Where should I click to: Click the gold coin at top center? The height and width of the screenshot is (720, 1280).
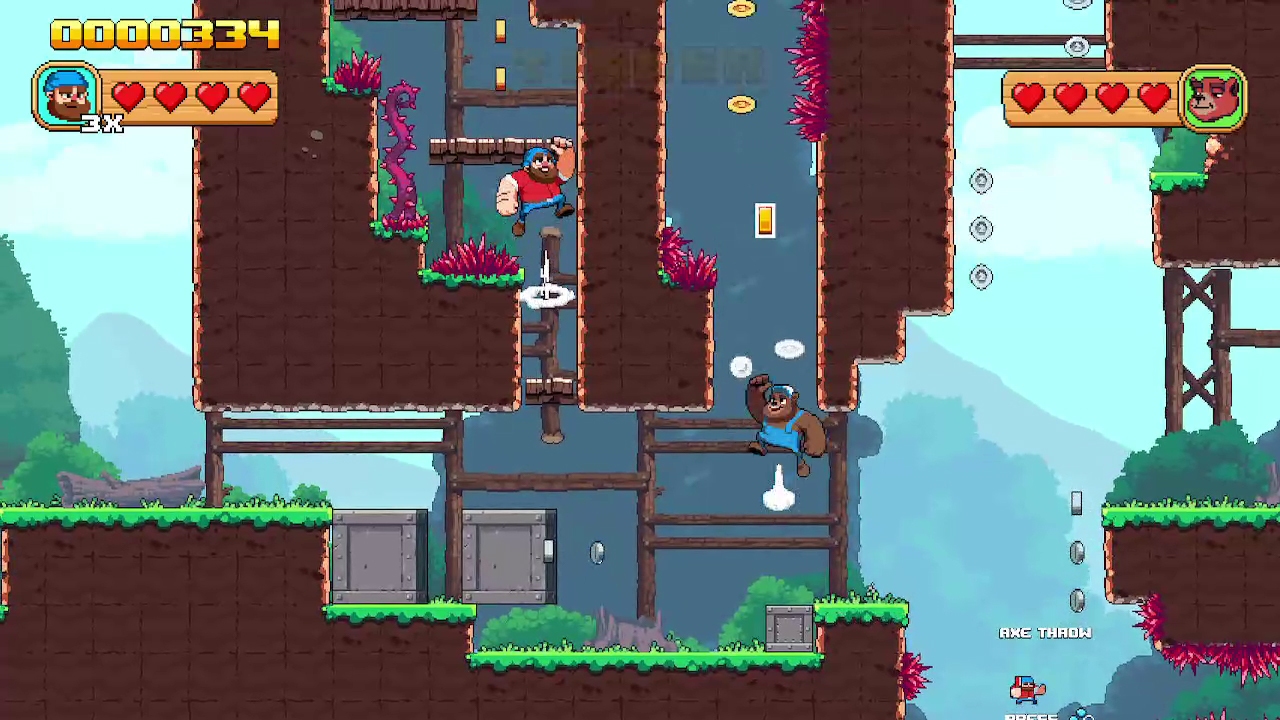(742, 8)
